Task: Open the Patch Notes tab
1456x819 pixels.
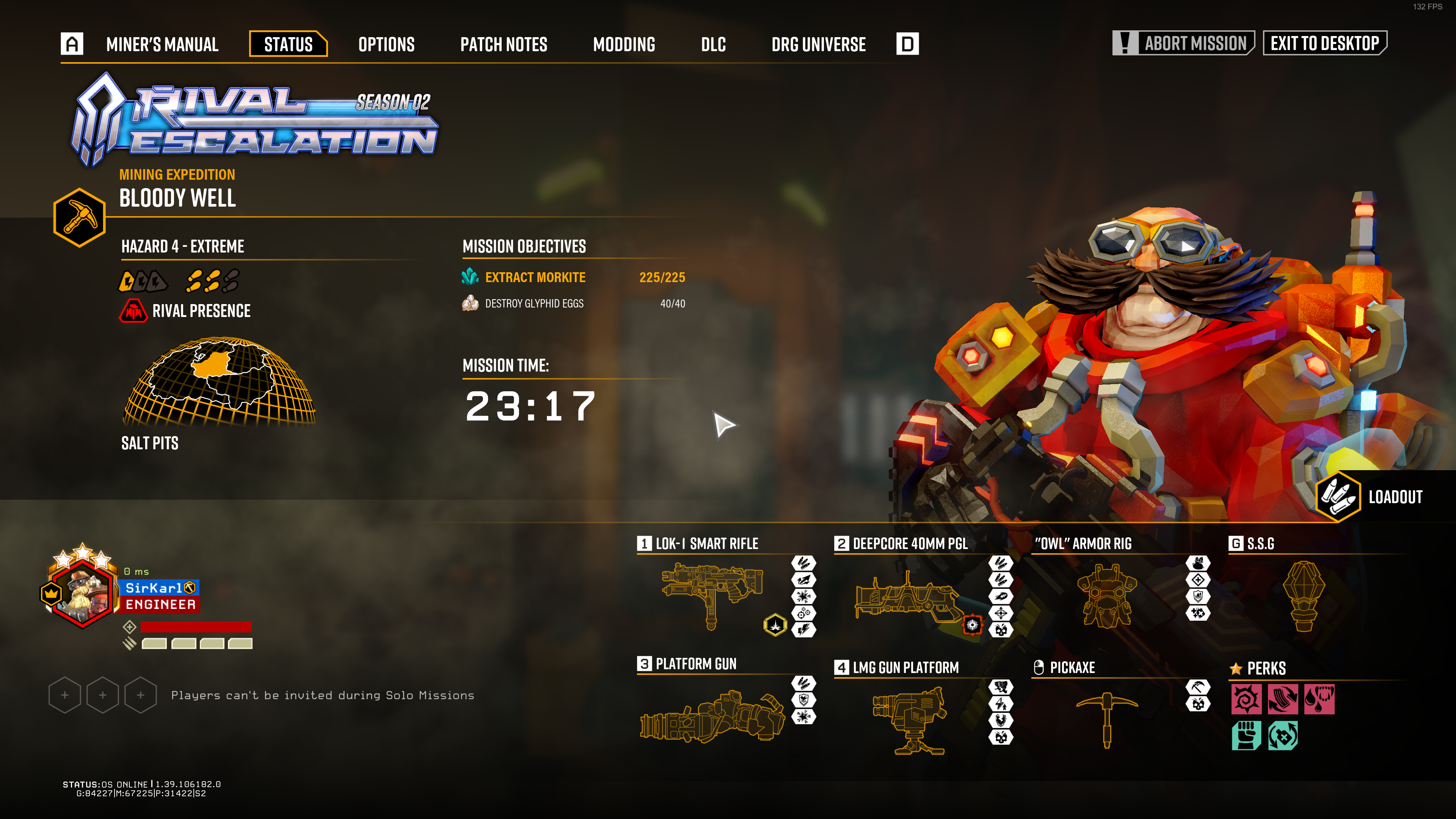Action: tap(503, 44)
